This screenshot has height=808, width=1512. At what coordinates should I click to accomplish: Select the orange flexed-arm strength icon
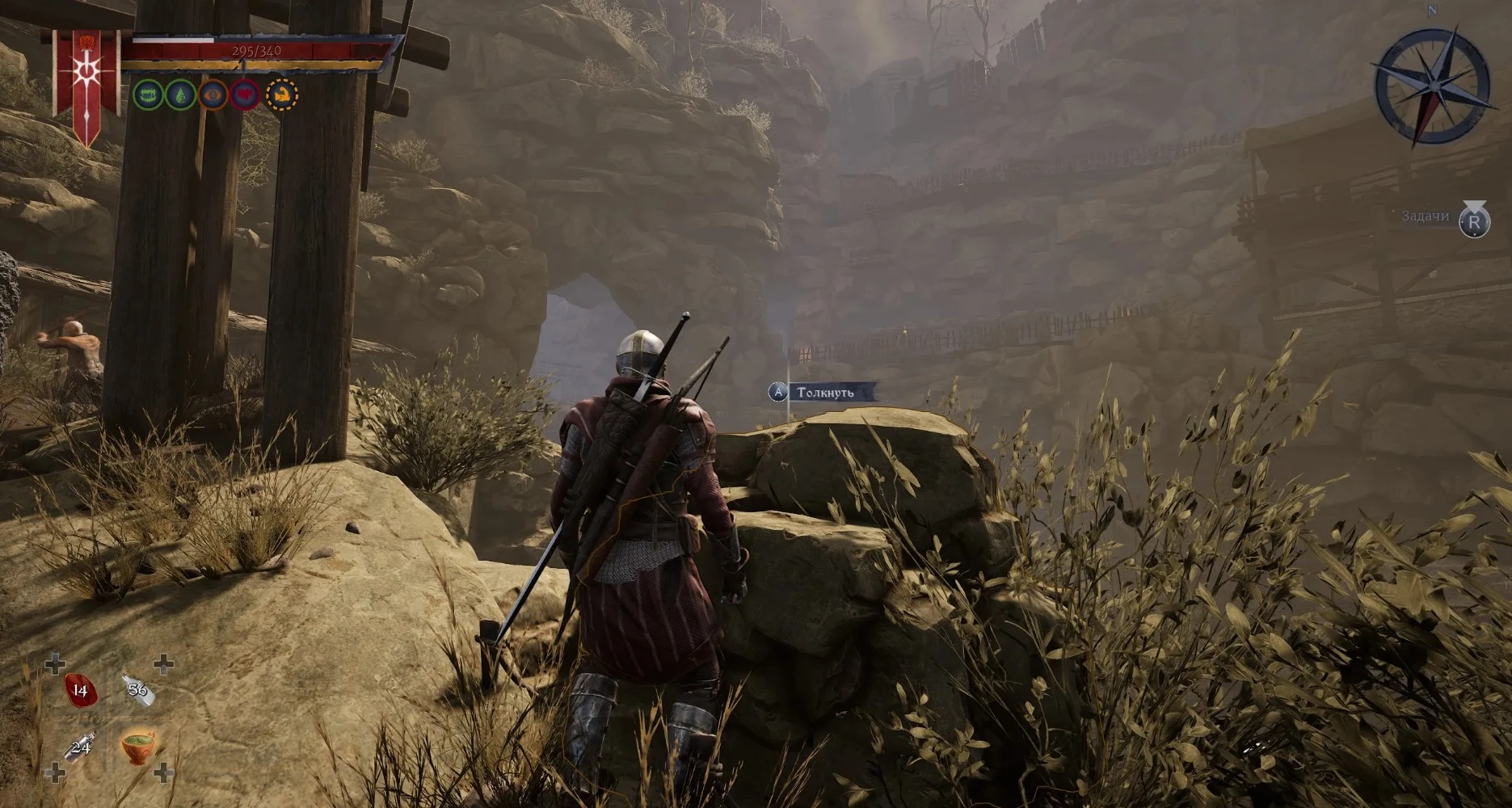282,95
